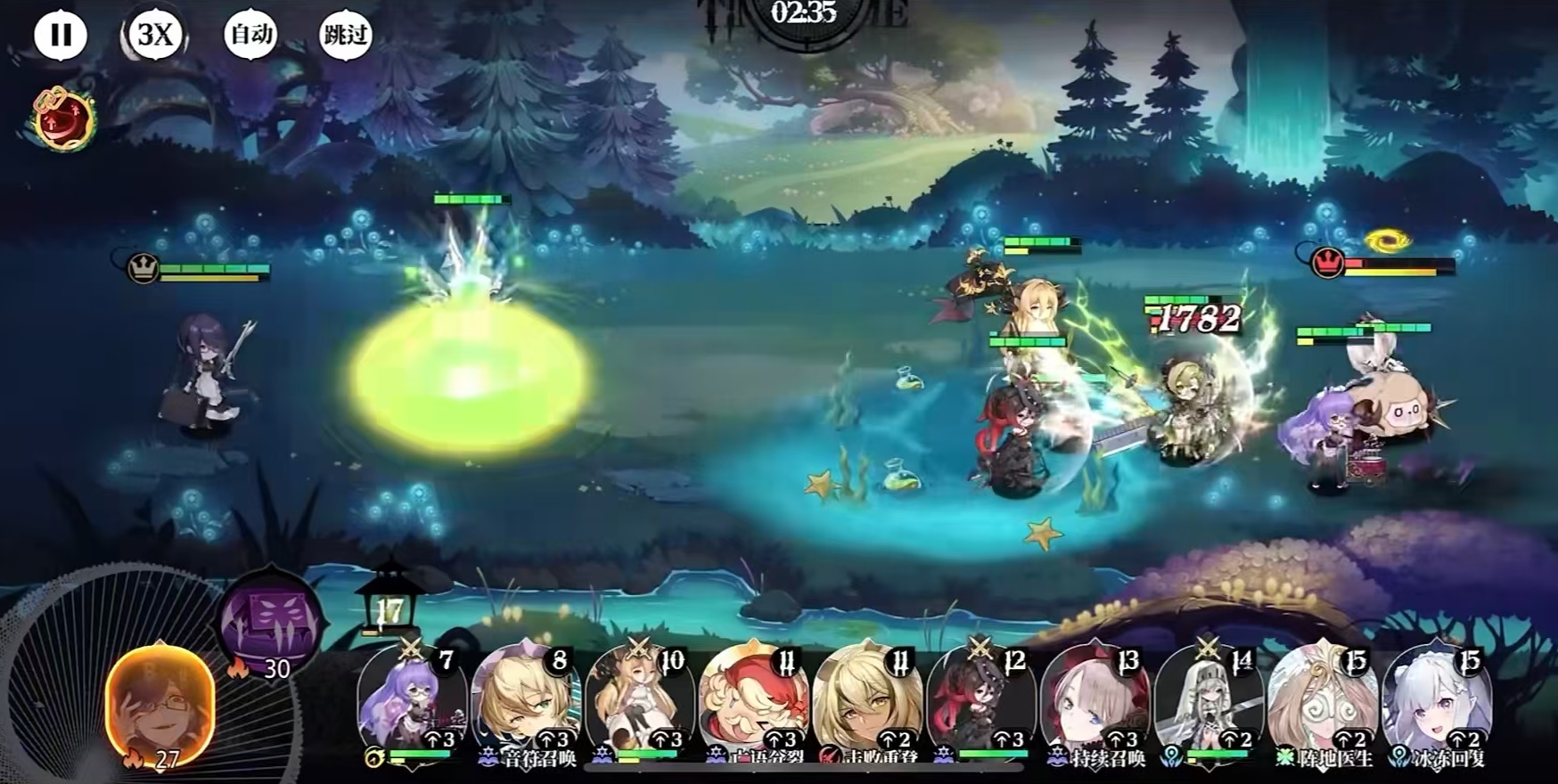Viewport: 1558px width, 784px height.
Task: Choose the 阵地医生 card costing 15
Action: click(x=1323, y=704)
